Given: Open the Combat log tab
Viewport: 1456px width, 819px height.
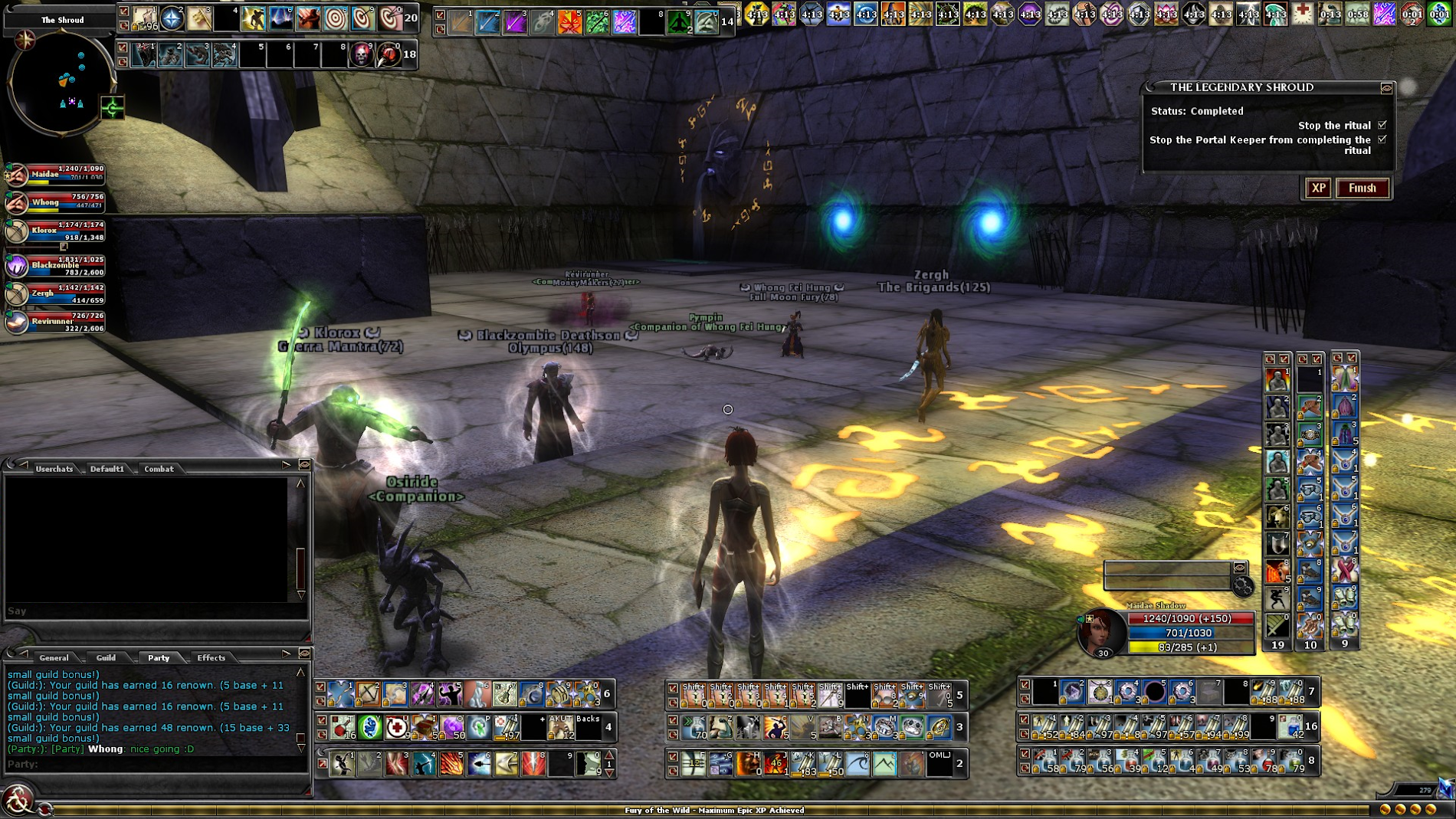Looking at the screenshot, I should 159,469.
